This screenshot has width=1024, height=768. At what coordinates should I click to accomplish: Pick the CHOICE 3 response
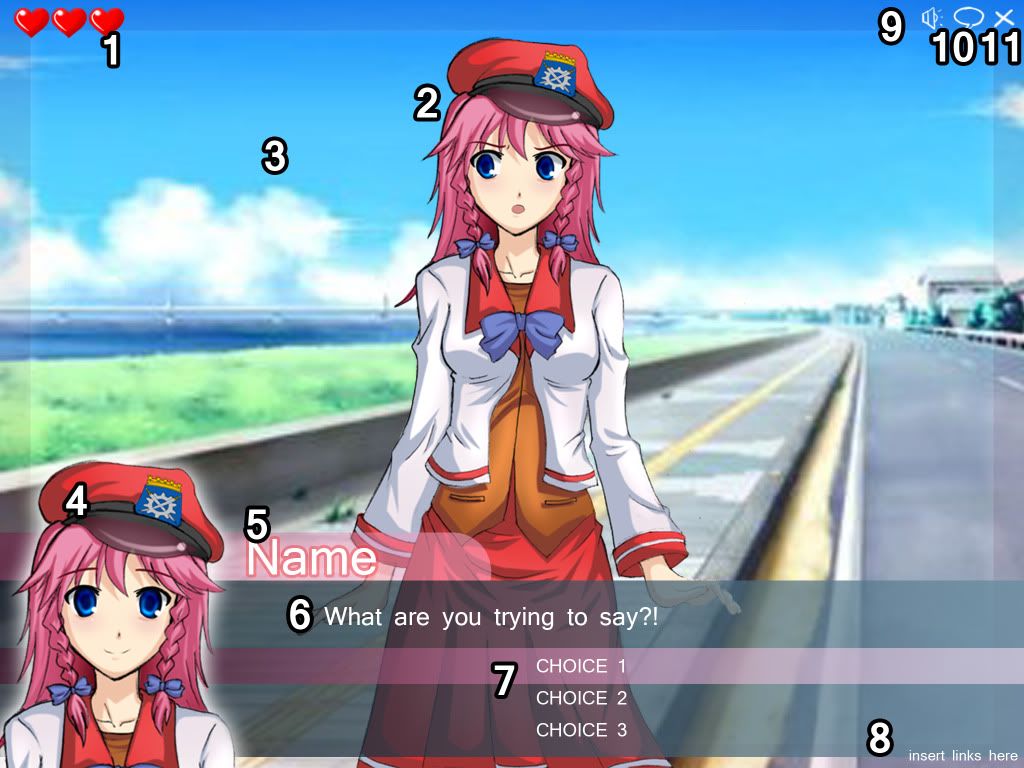tap(581, 730)
